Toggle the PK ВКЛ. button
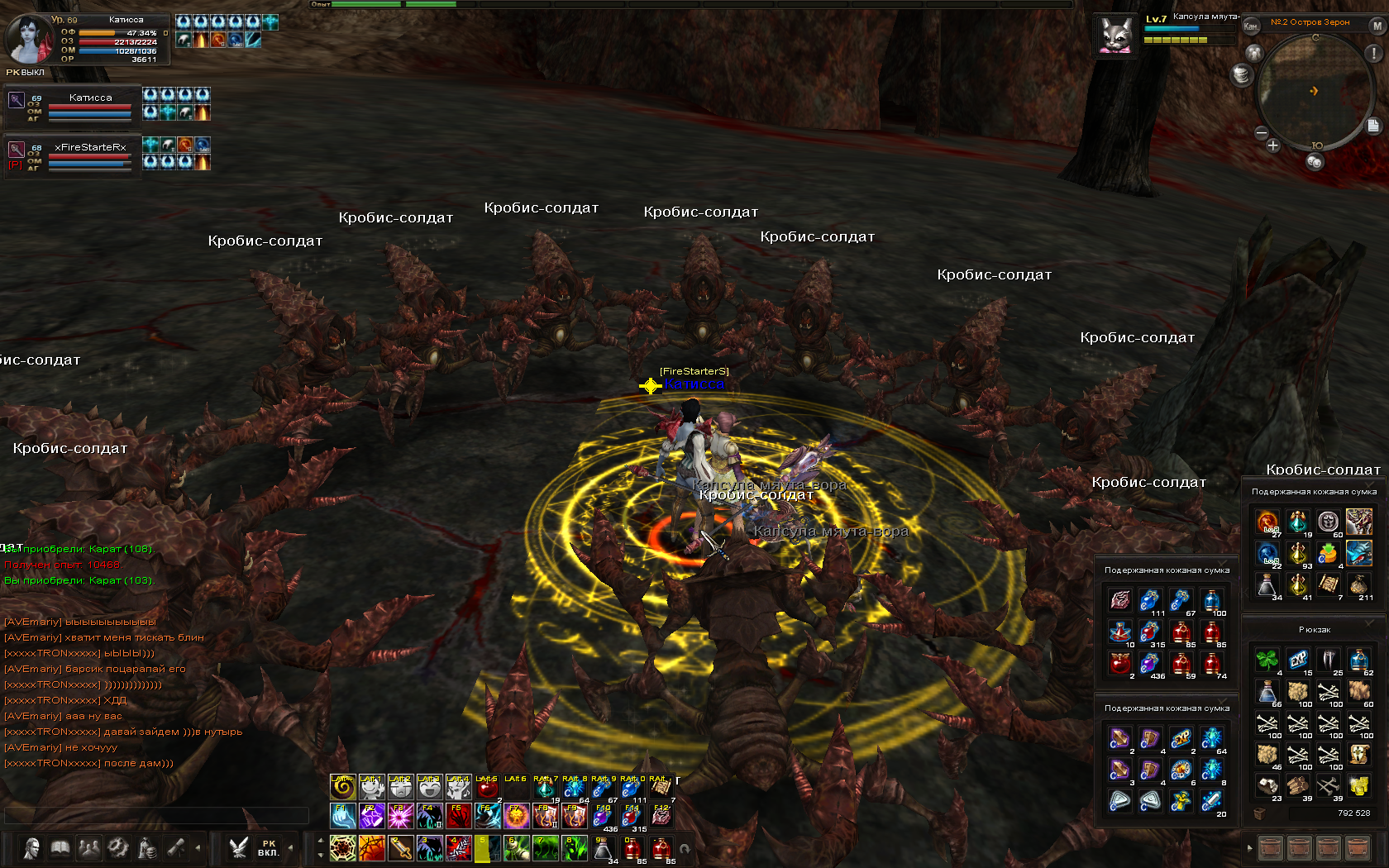This screenshot has height=868, width=1389. pos(269,848)
